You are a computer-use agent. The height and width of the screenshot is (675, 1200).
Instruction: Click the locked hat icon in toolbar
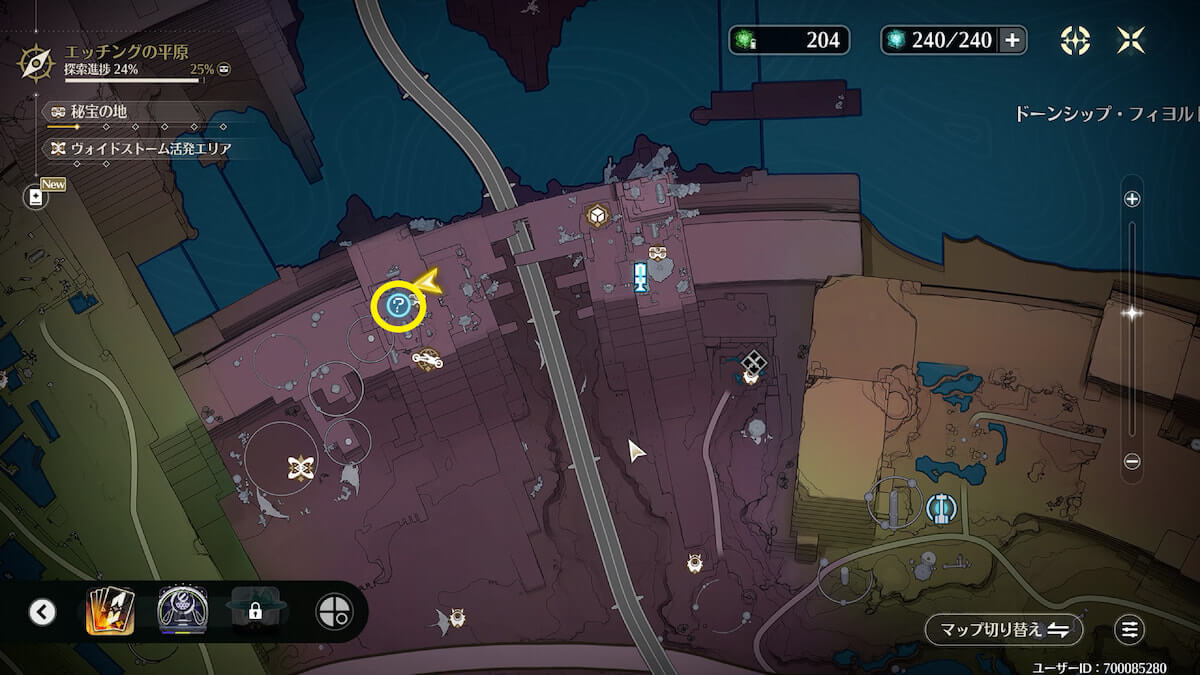point(255,610)
